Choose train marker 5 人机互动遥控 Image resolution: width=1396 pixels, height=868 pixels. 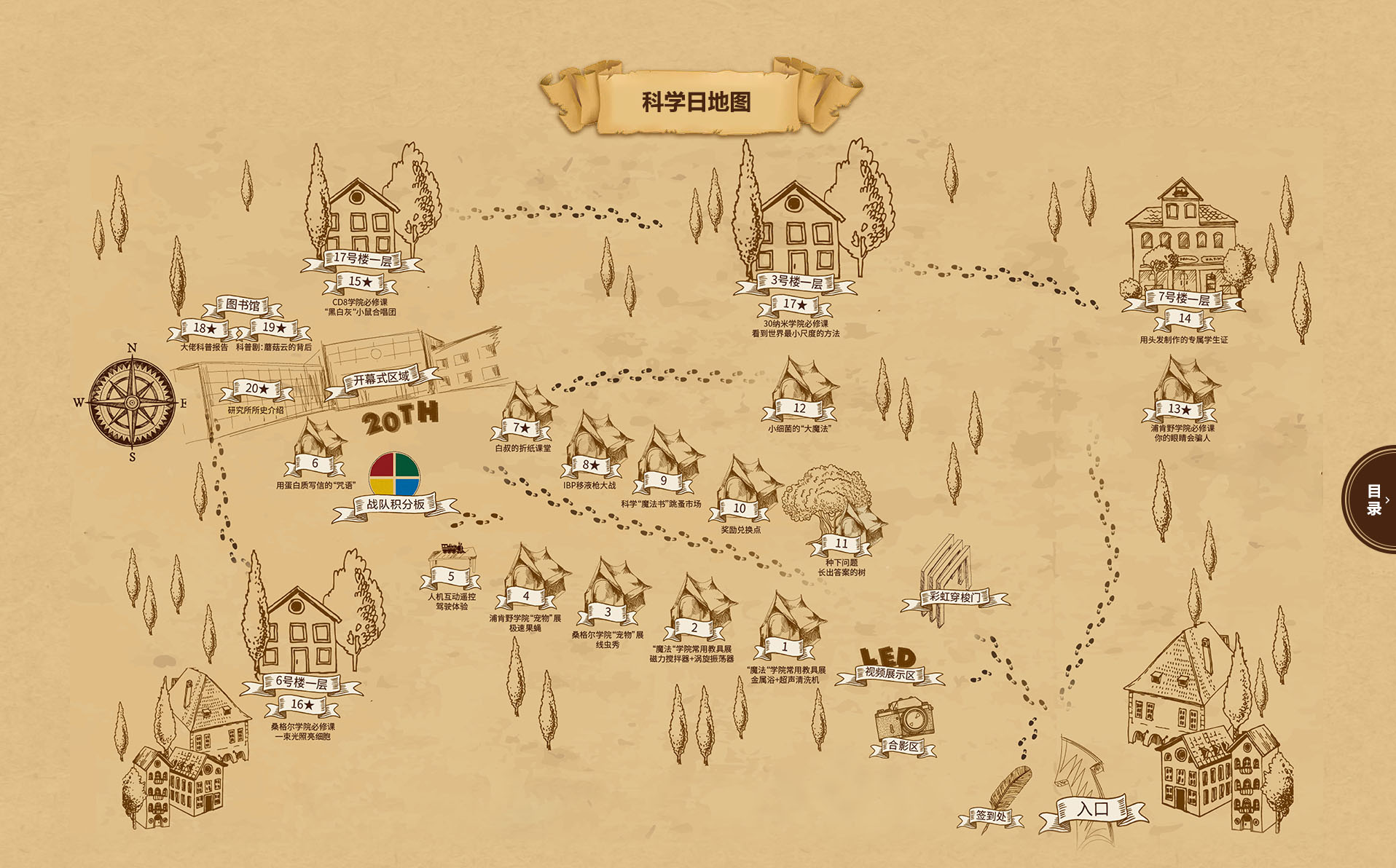(451, 577)
